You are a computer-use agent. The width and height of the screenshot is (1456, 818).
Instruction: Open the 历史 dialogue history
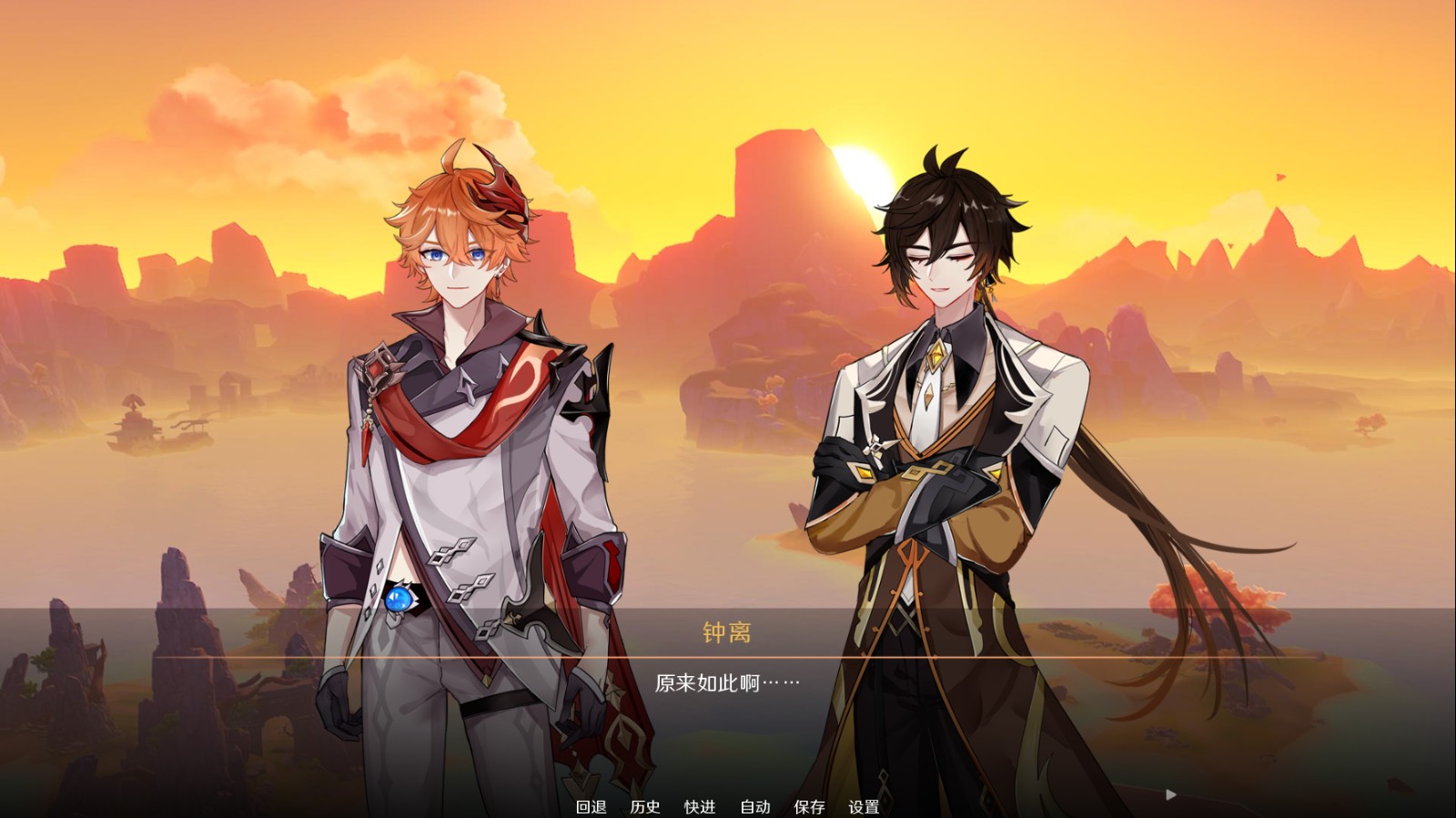point(646,806)
